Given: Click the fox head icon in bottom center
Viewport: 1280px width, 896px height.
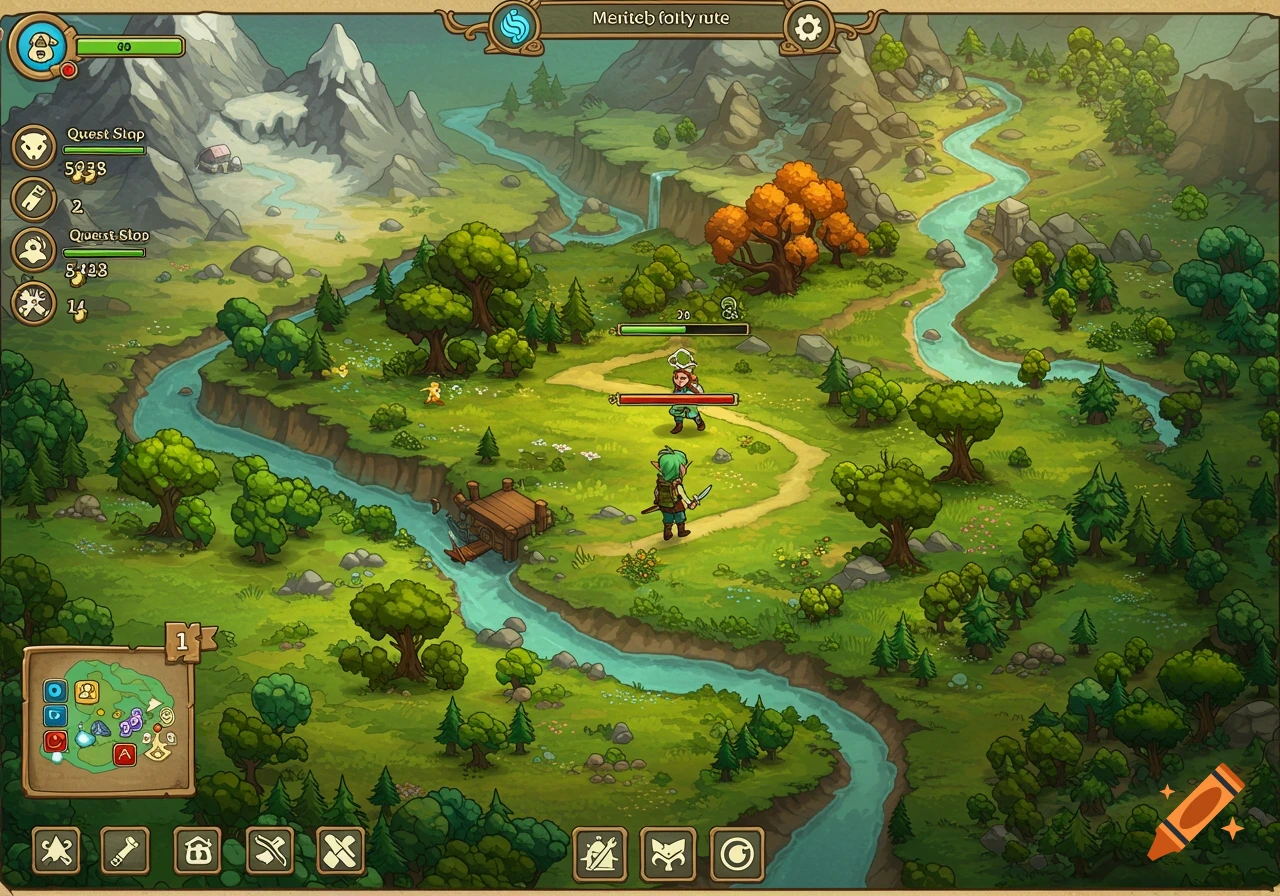Looking at the screenshot, I should (x=668, y=852).
